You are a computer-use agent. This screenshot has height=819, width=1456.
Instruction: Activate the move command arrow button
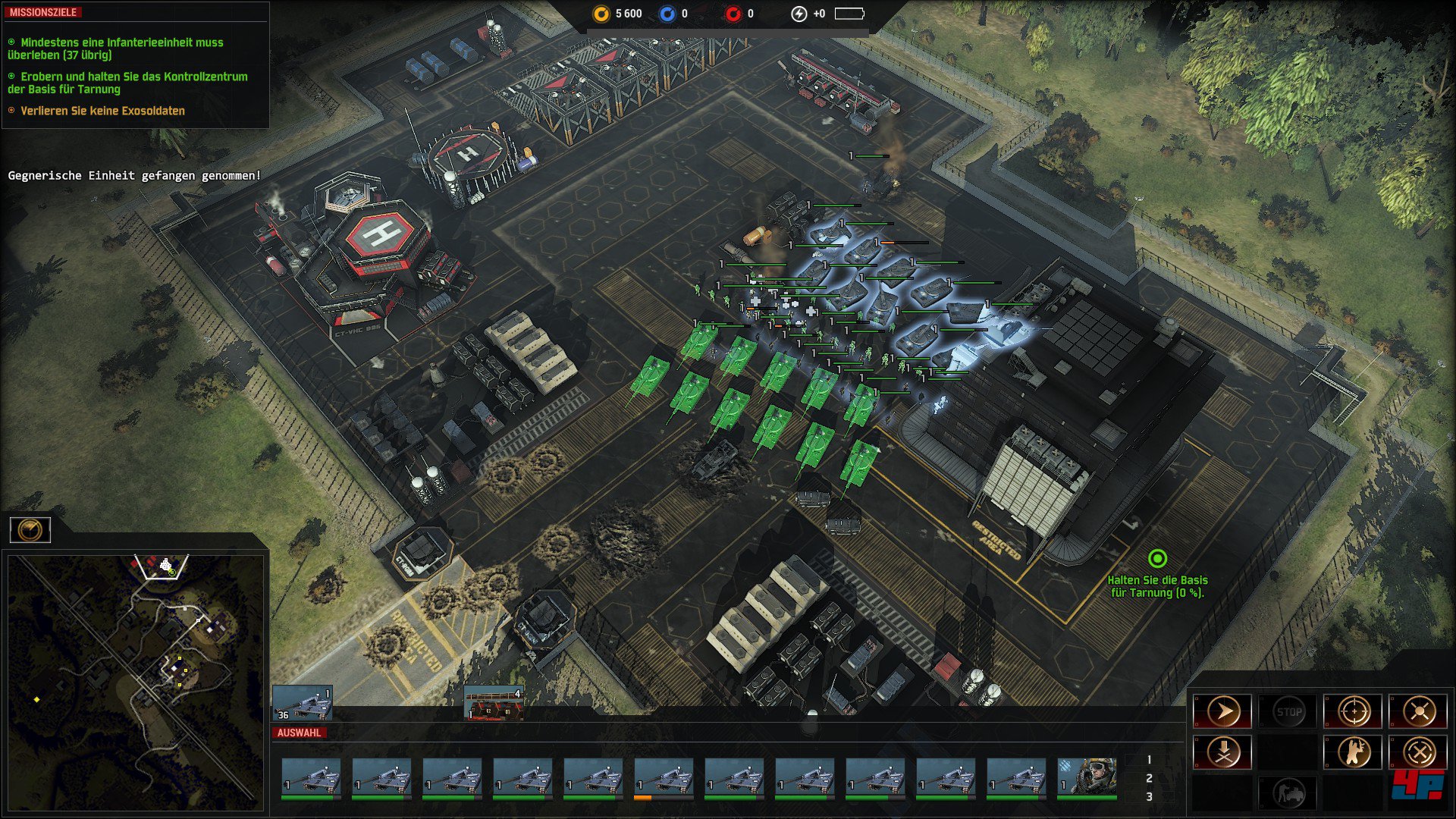coord(1222,712)
